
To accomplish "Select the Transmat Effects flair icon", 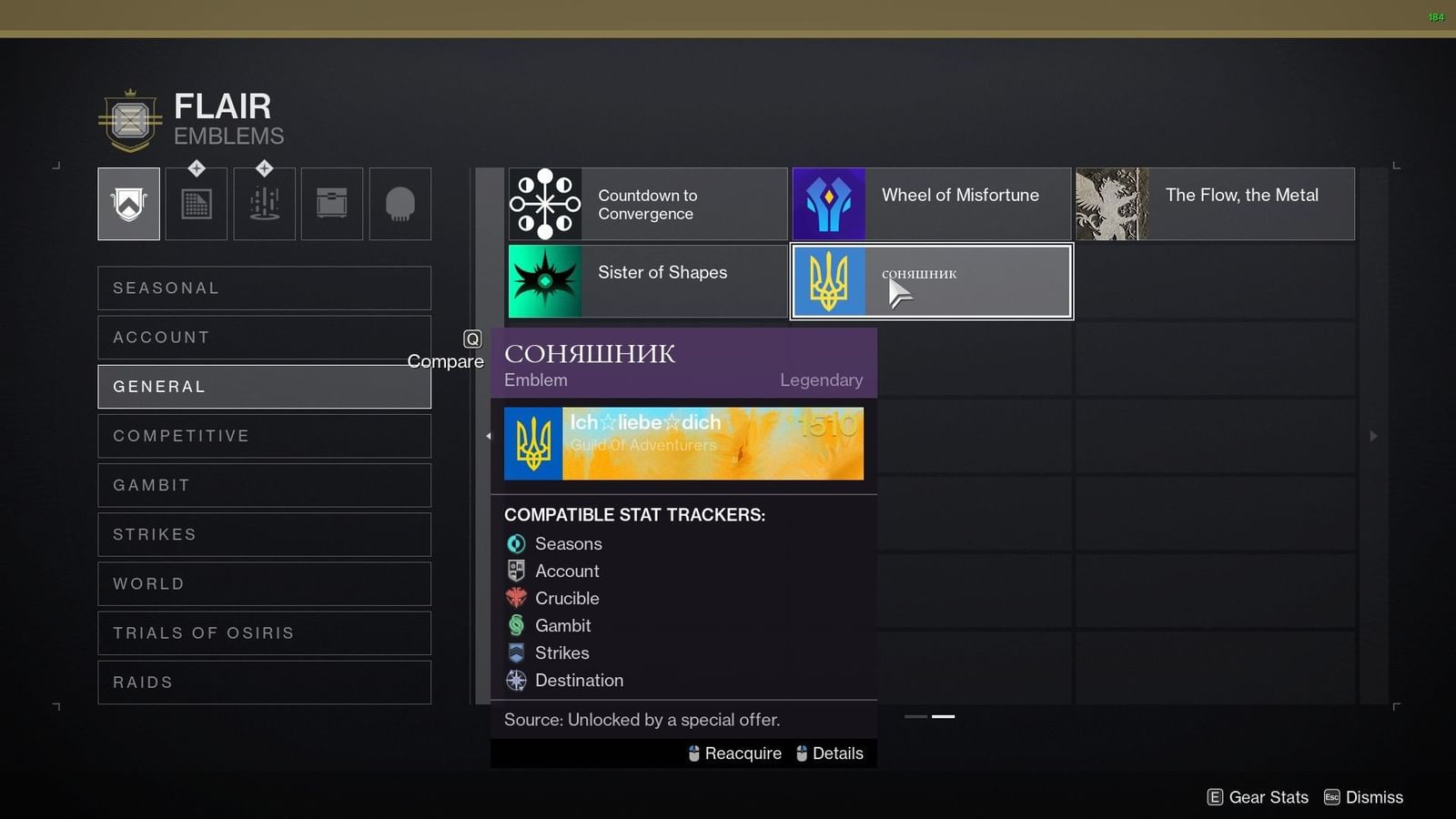I will [x=264, y=204].
